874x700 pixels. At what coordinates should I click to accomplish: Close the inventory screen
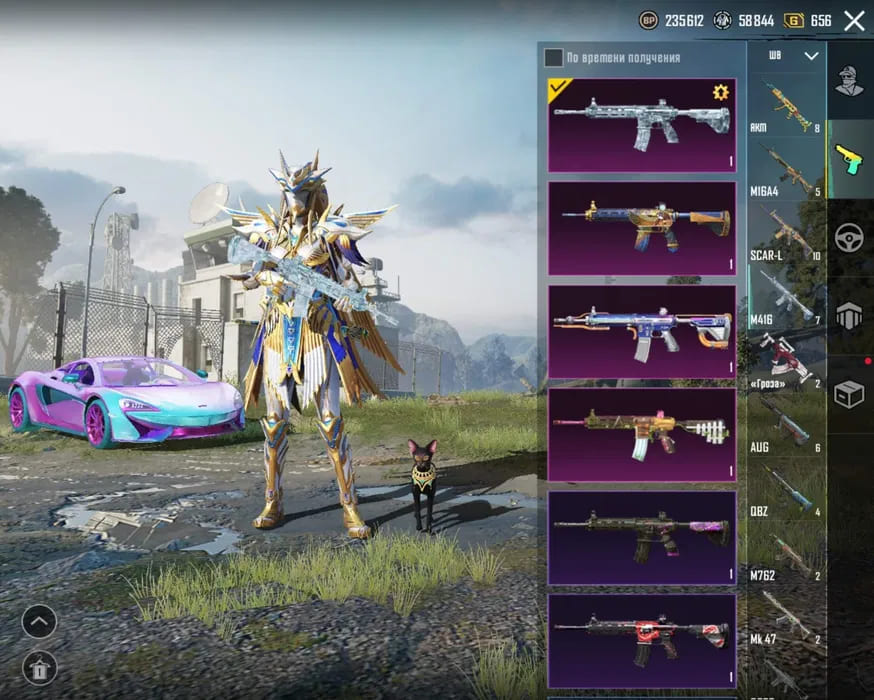point(854,20)
